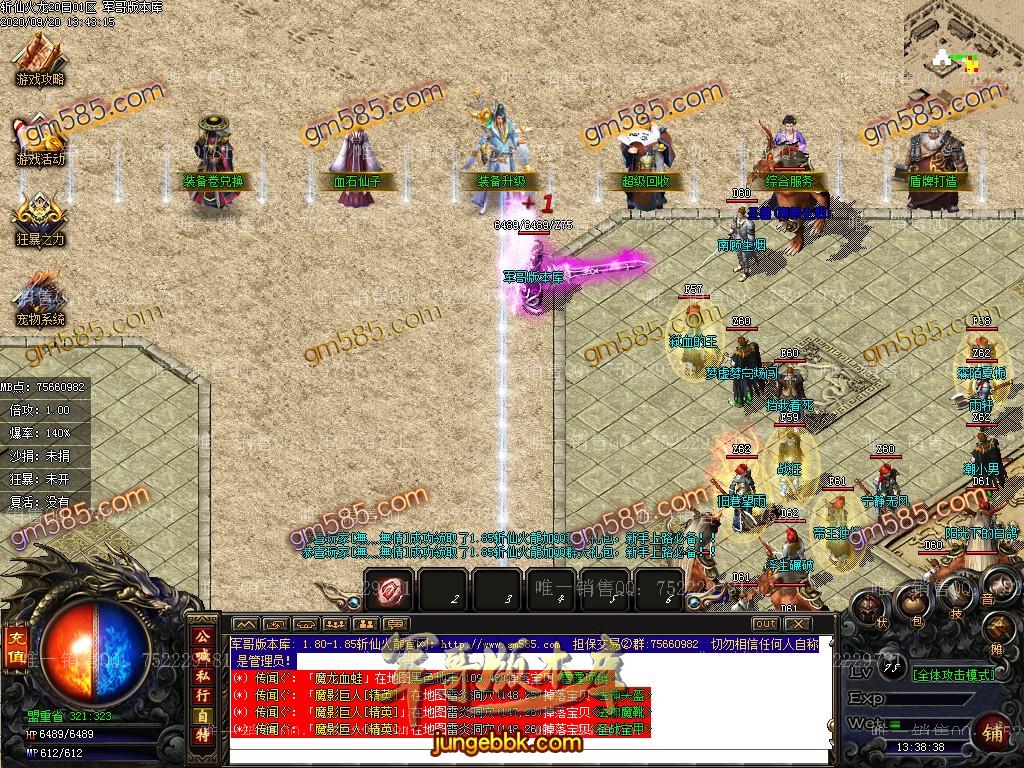
Task: Select the 私 private chat button
Action: point(201,676)
